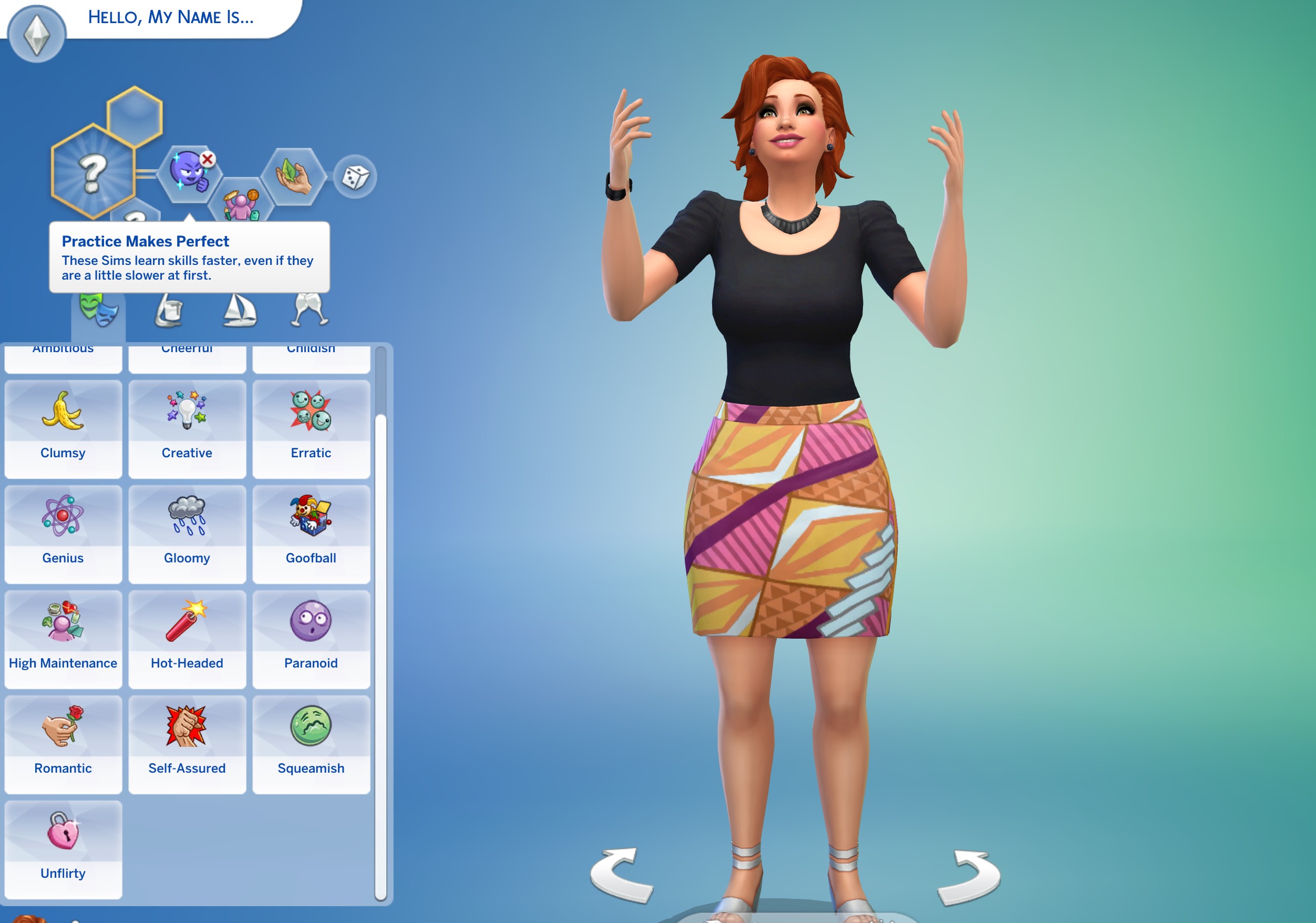
Task: Select the Genius trait
Action: [63, 534]
